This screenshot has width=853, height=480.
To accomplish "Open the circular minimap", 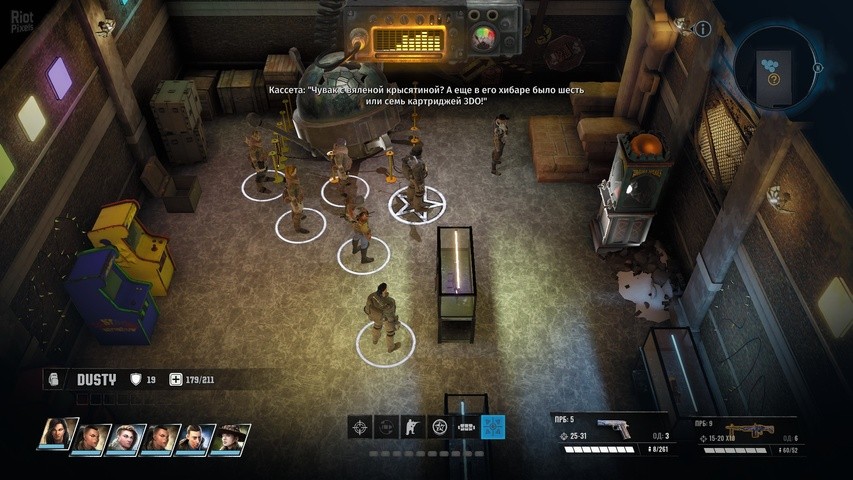I will point(775,65).
